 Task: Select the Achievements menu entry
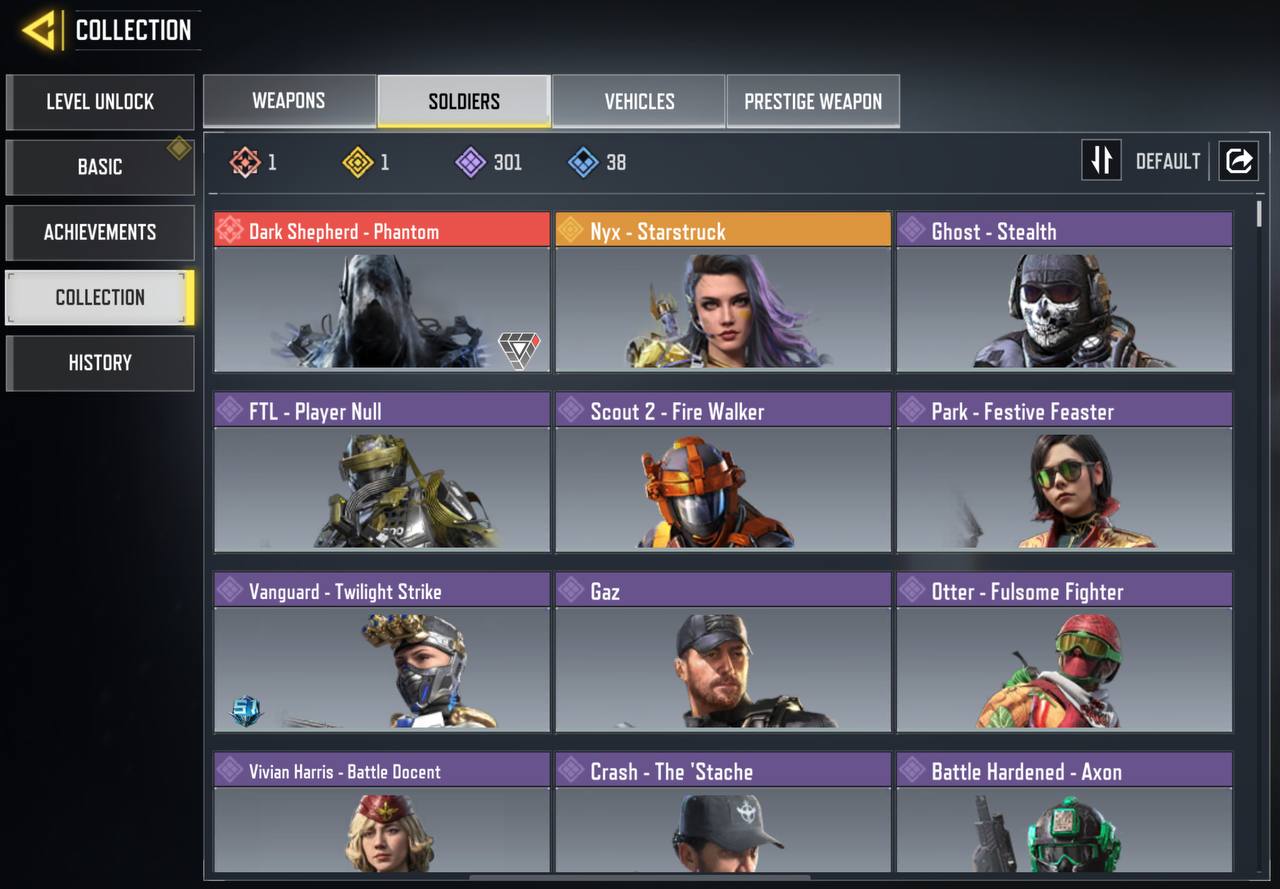coord(100,232)
